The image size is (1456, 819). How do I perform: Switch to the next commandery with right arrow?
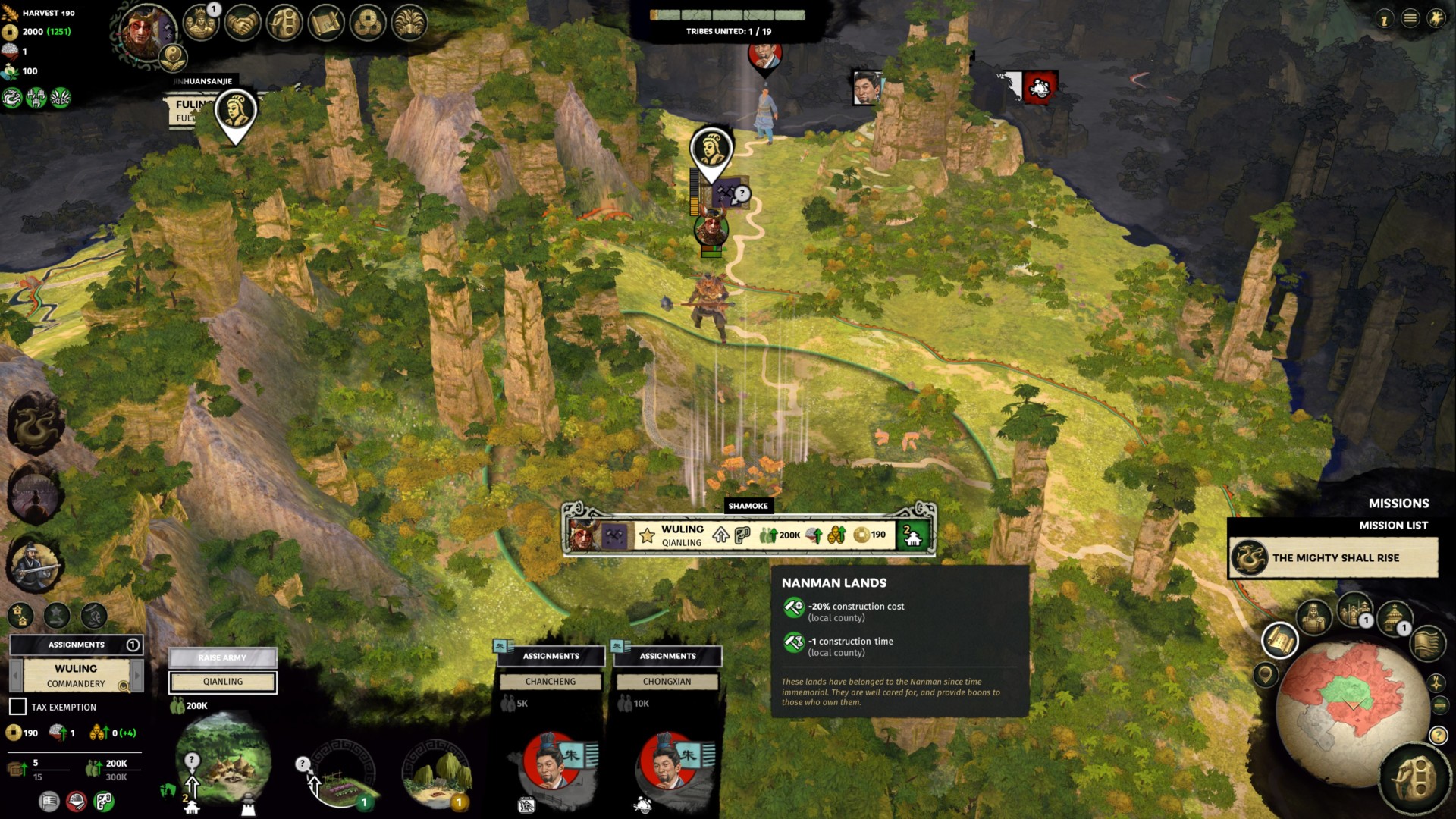point(137,675)
